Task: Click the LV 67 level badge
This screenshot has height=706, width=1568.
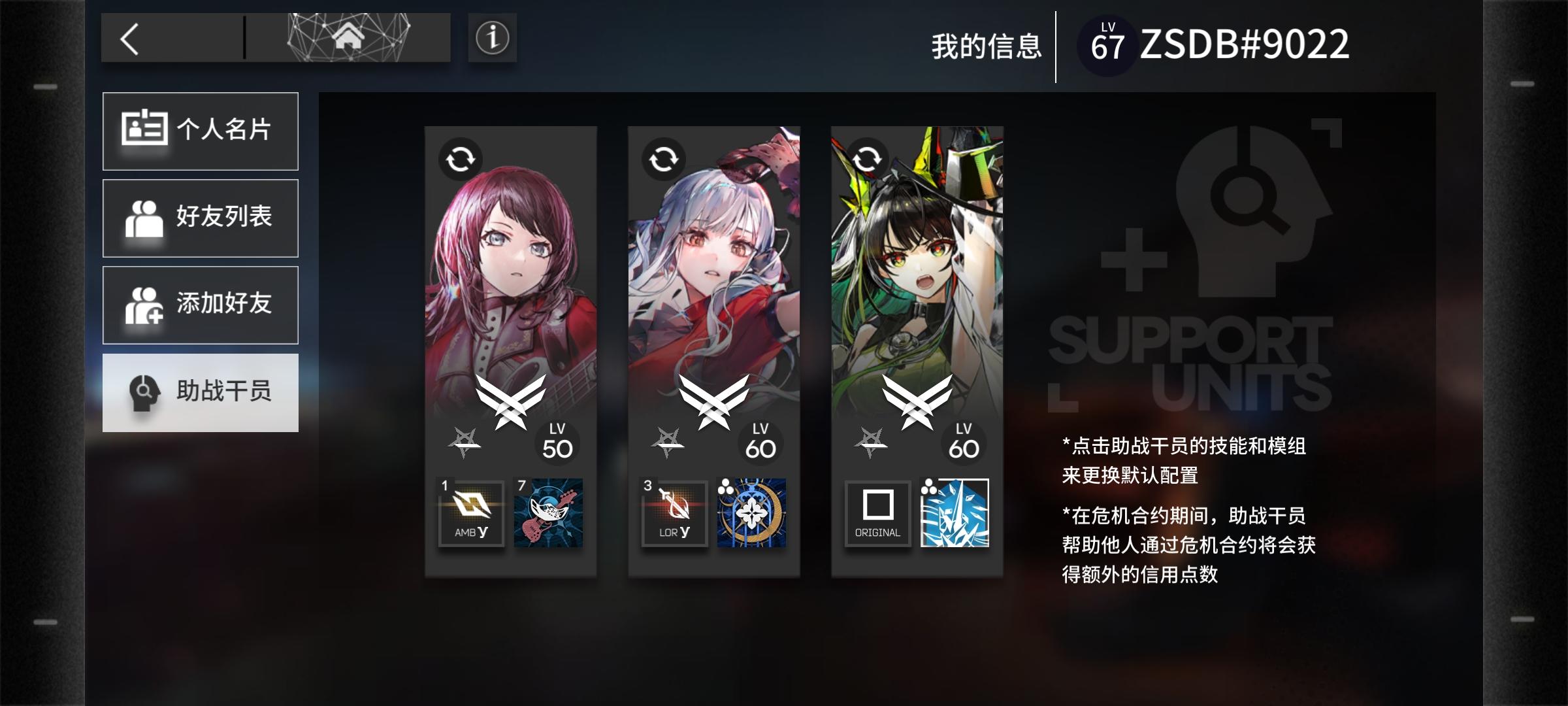Action: point(1109,42)
